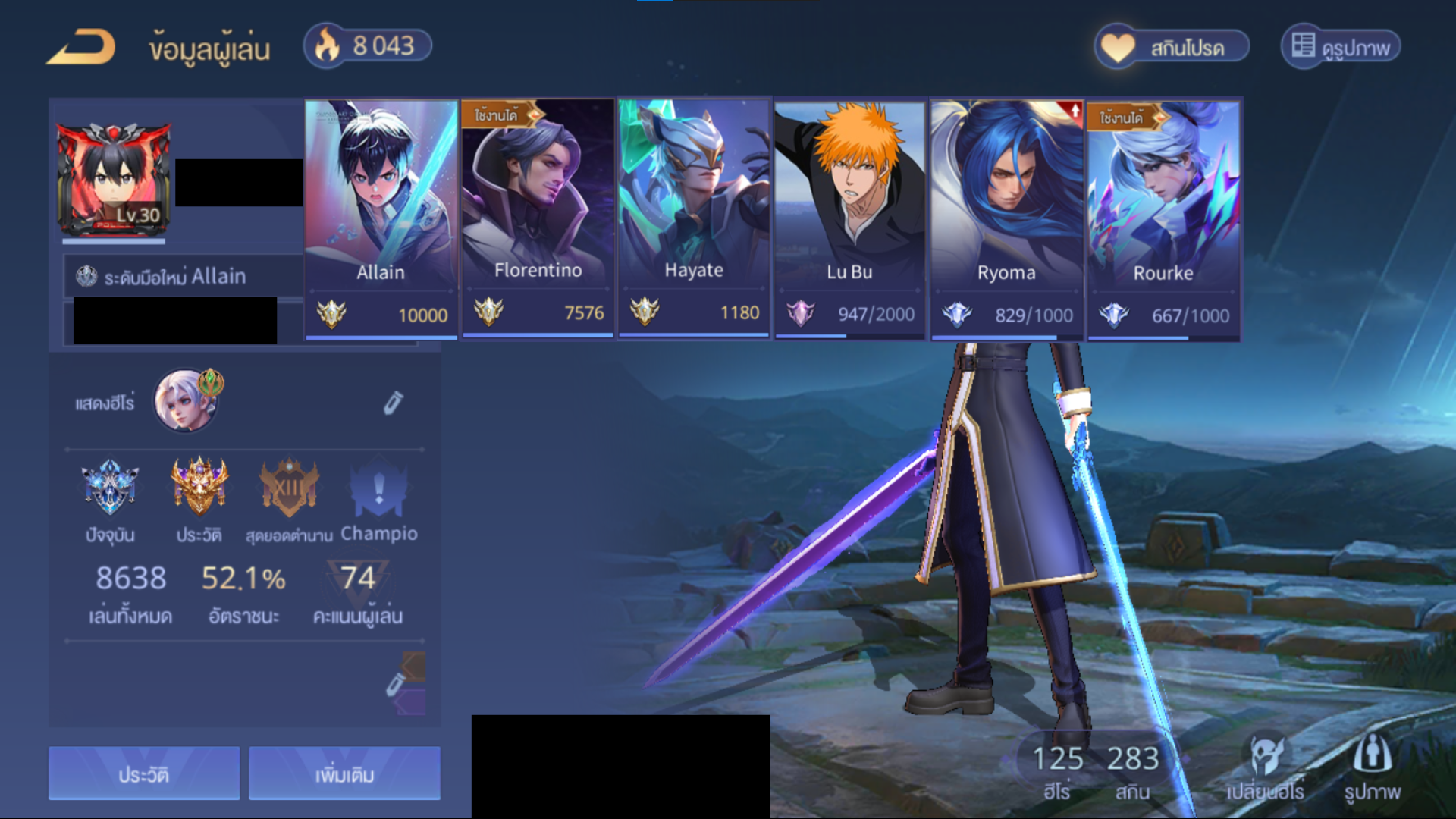The image size is (1456, 819).
Task: View the current rank badge
Action: 110,487
